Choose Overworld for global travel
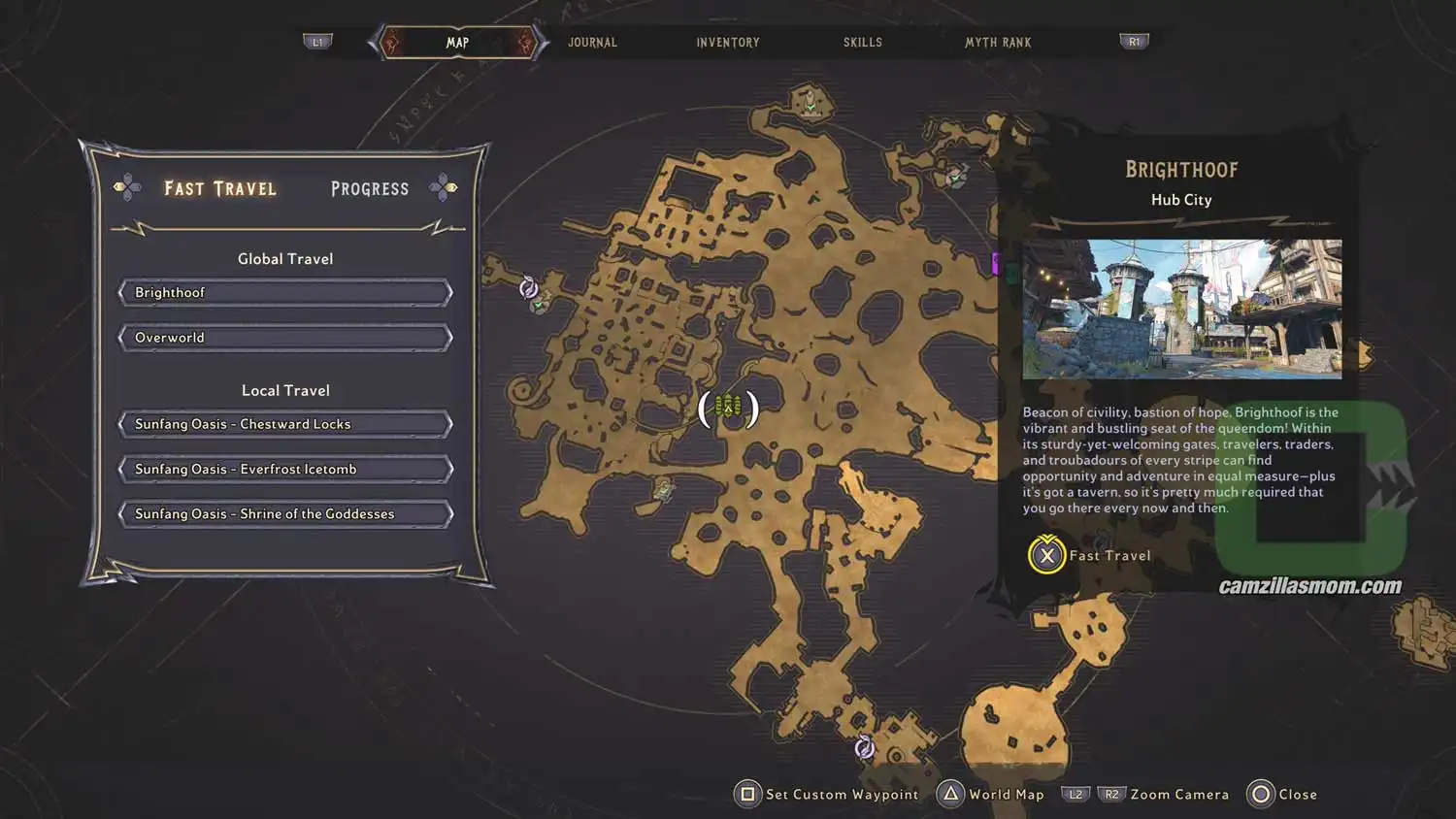Screen dimensions: 1456x819 coord(284,337)
